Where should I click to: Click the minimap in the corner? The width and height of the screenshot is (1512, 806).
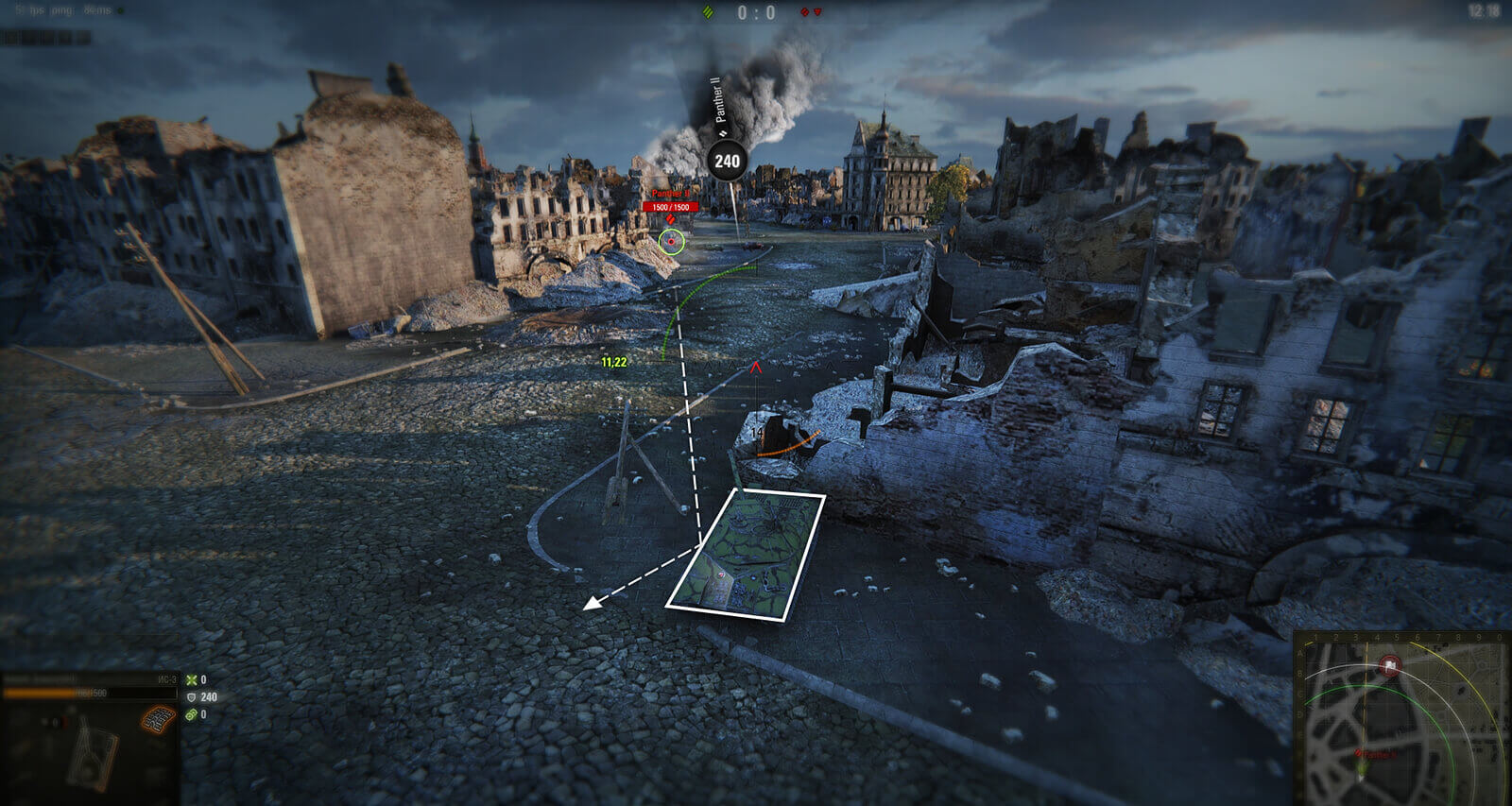(1402, 718)
